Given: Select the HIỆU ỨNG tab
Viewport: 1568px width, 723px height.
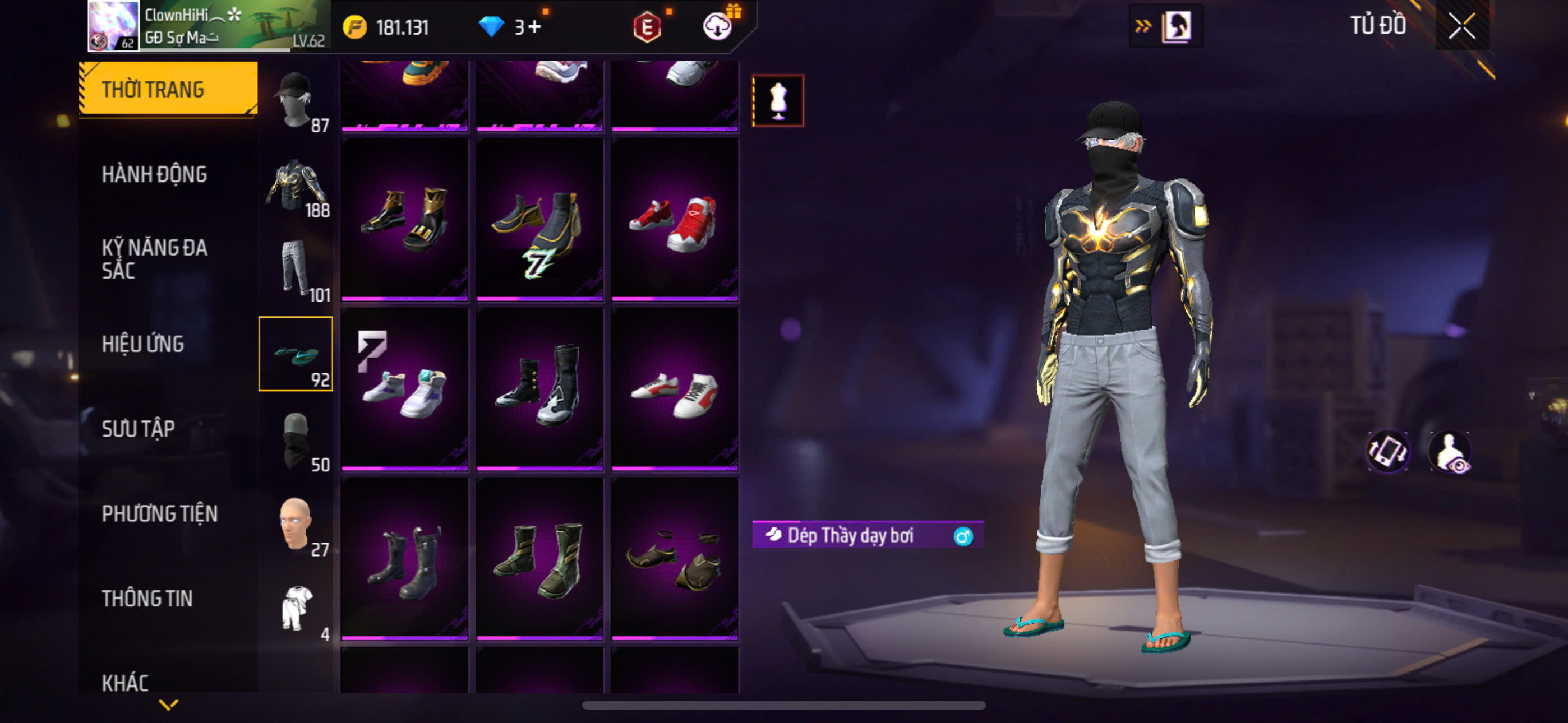Looking at the screenshot, I should (142, 345).
